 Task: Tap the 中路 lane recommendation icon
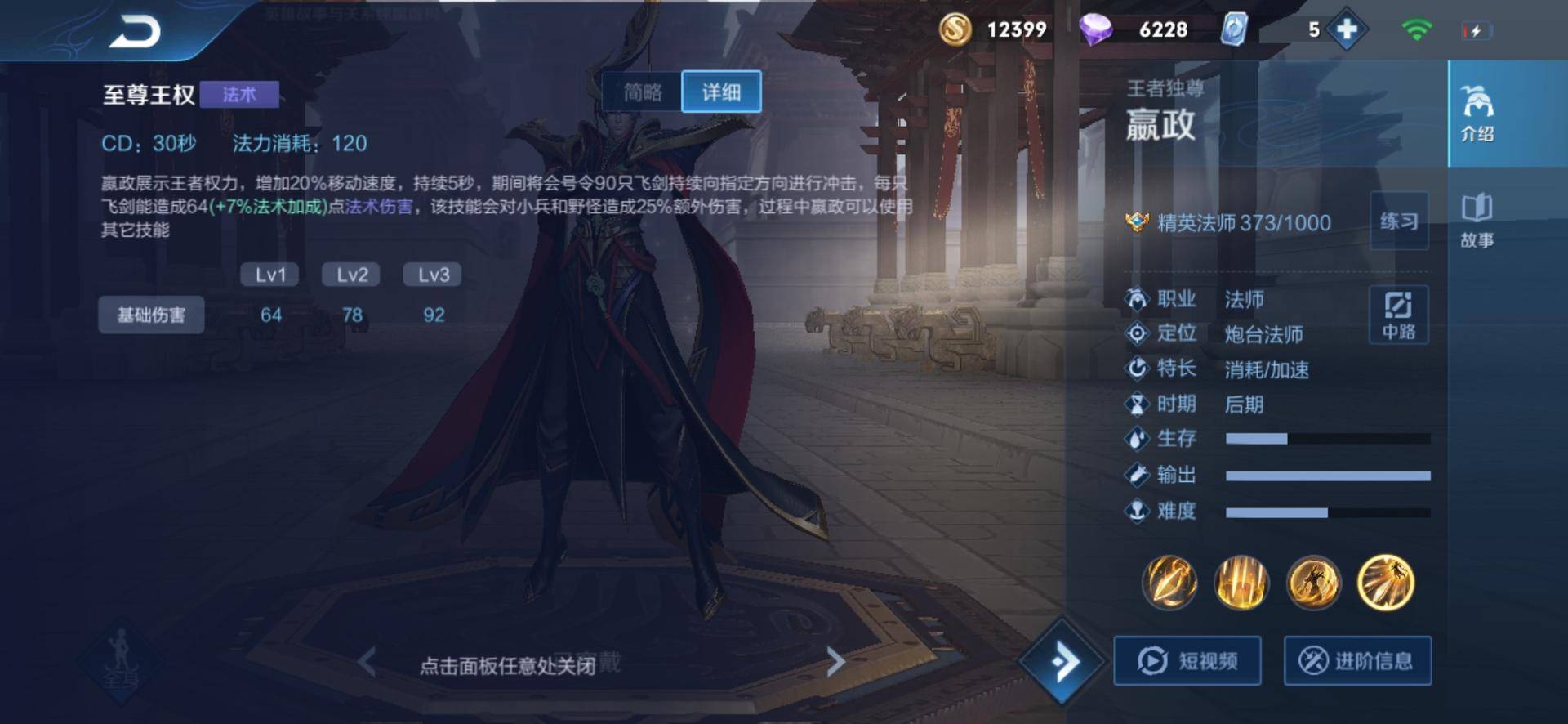point(1399,314)
